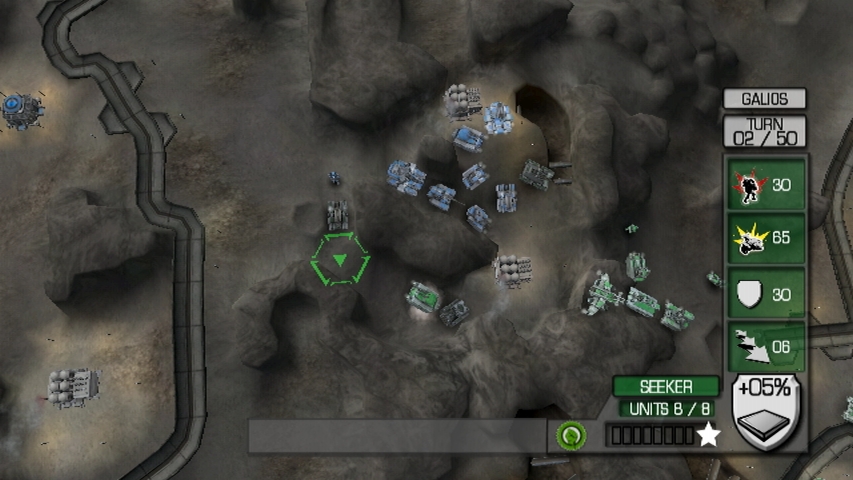Click the movement range arrows tile

766,346
